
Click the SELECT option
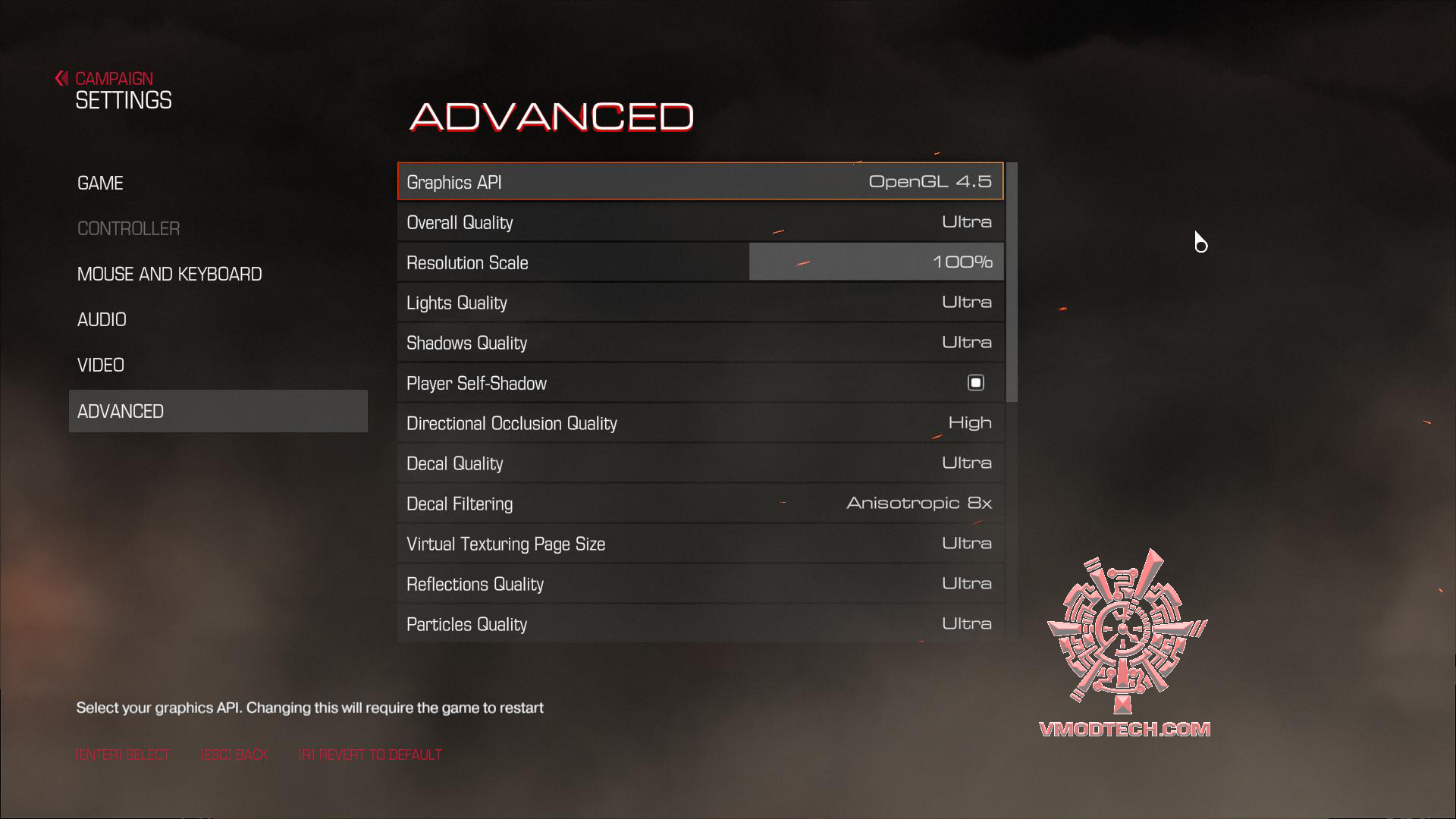(x=122, y=755)
